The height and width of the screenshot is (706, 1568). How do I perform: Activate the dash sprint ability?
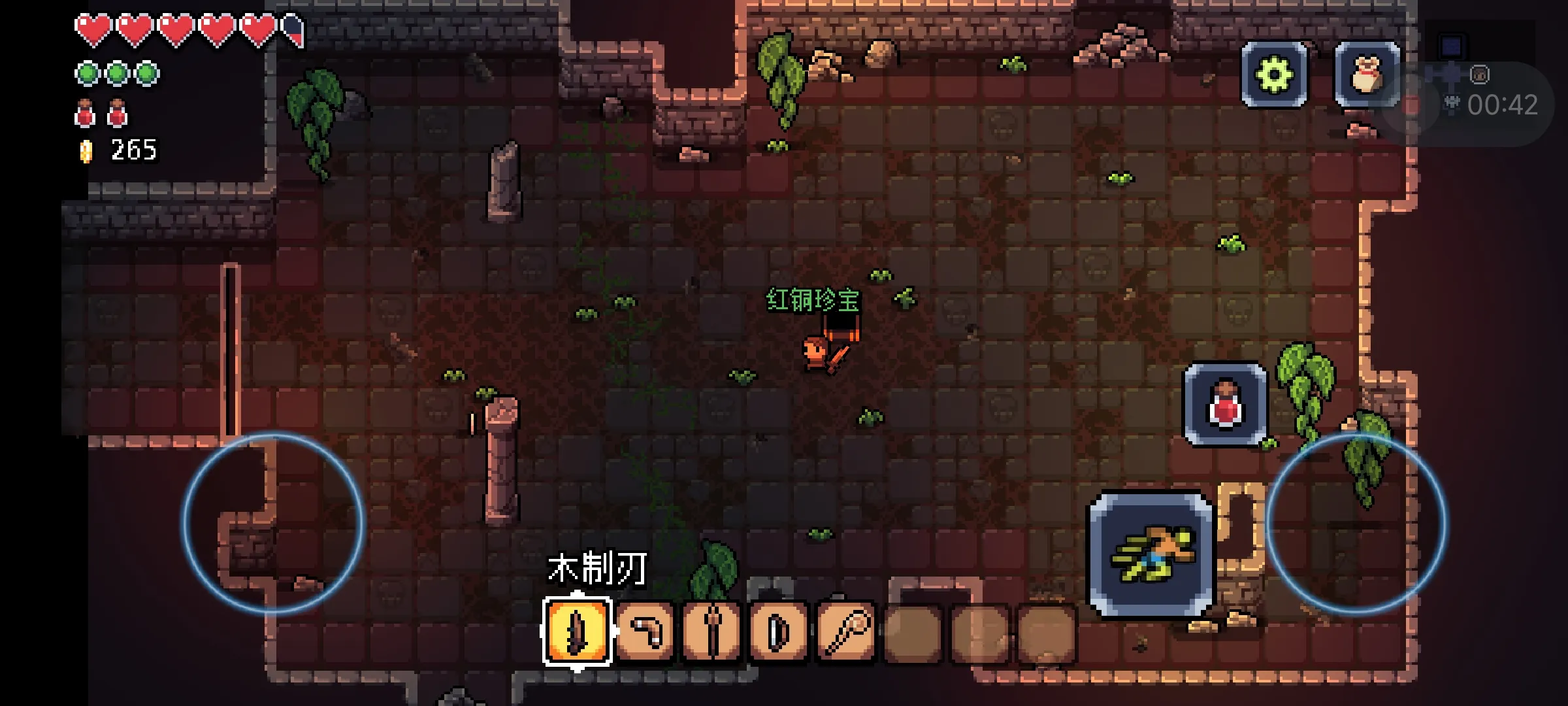tap(1151, 554)
